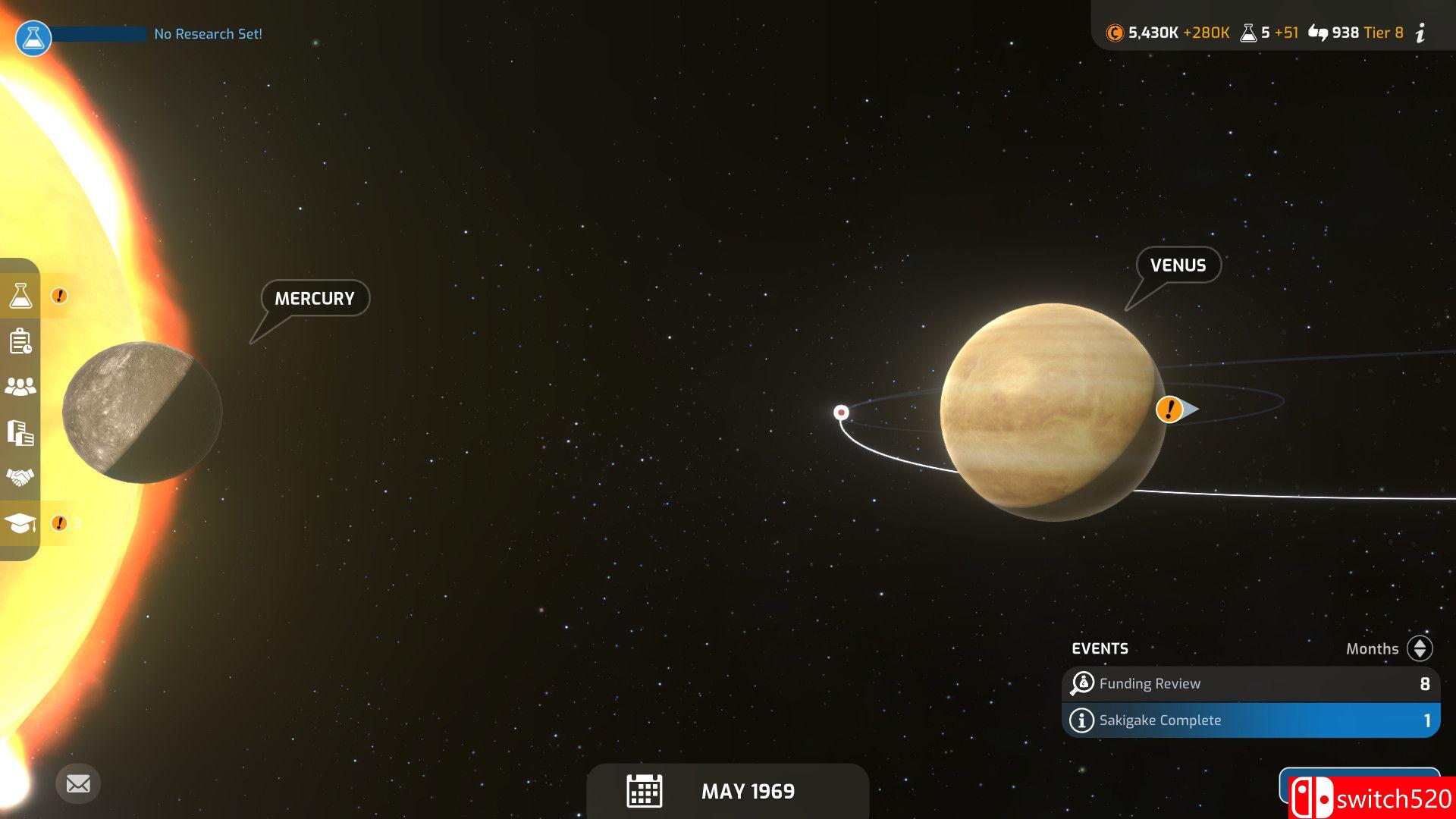This screenshot has width=1456, height=819.
Task: Open the missions clipboard menu
Action: [20, 341]
